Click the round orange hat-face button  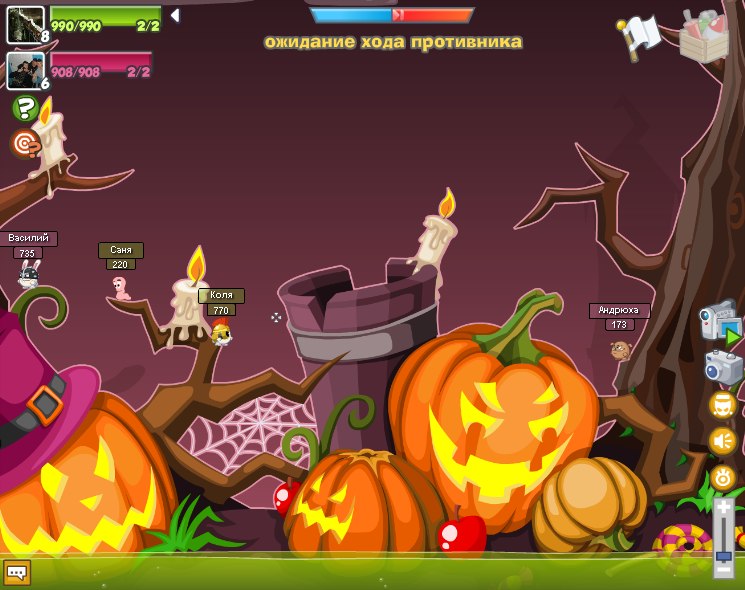point(723,405)
